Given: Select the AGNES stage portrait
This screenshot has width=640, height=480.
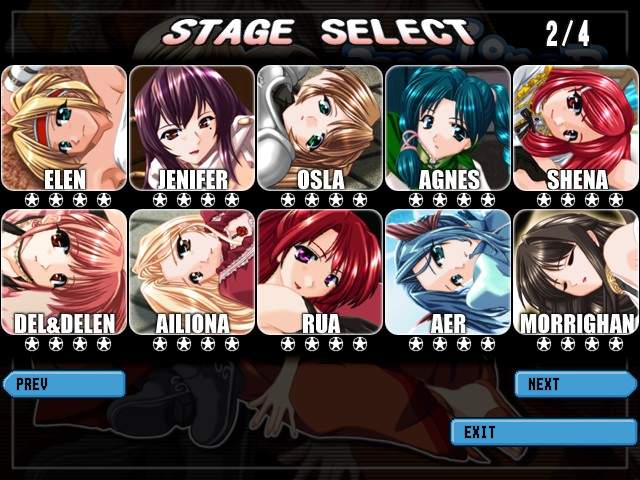Looking at the screenshot, I should [x=448, y=127].
